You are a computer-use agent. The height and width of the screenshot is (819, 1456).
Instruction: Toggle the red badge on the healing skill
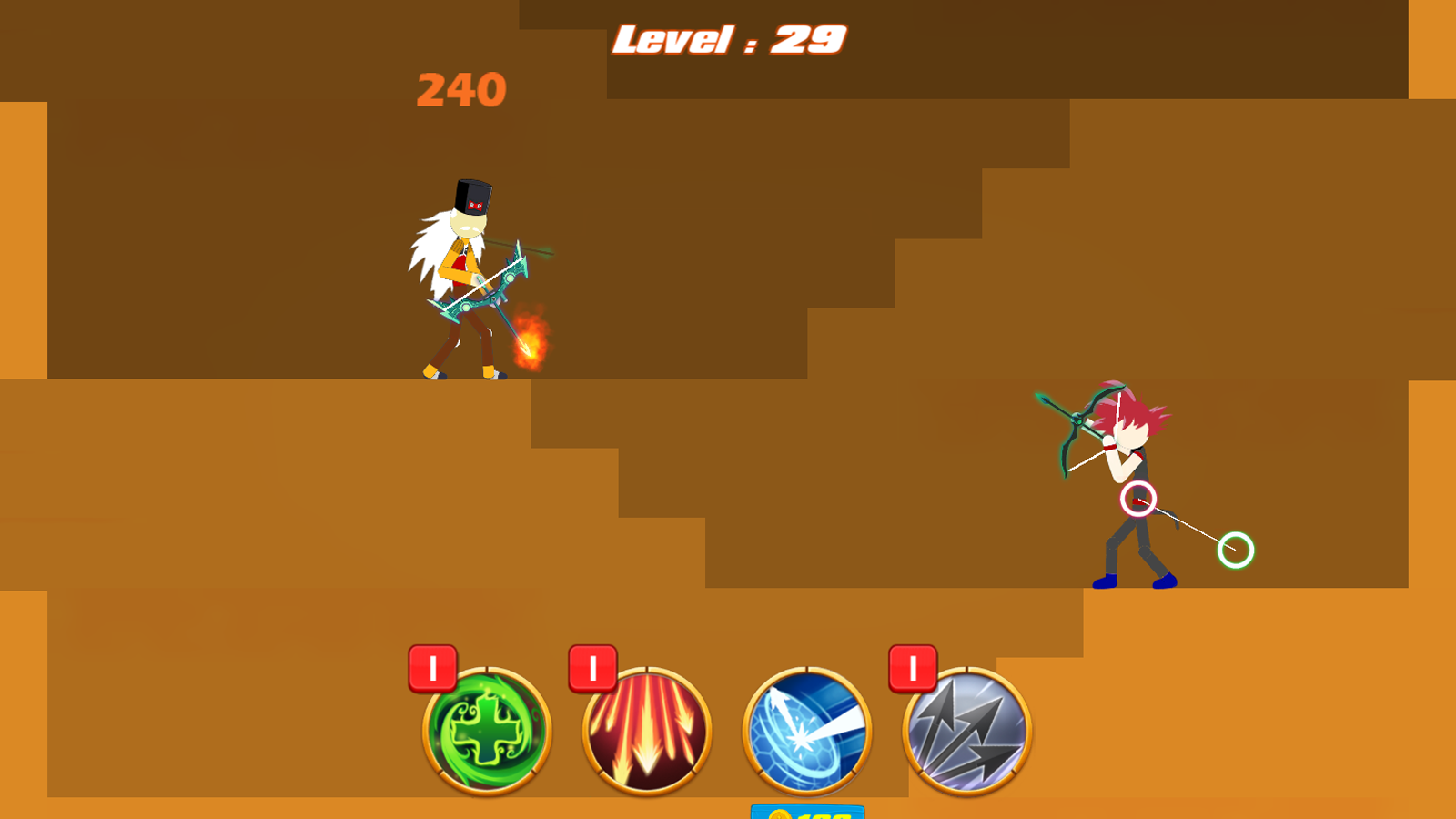pyautogui.click(x=432, y=666)
